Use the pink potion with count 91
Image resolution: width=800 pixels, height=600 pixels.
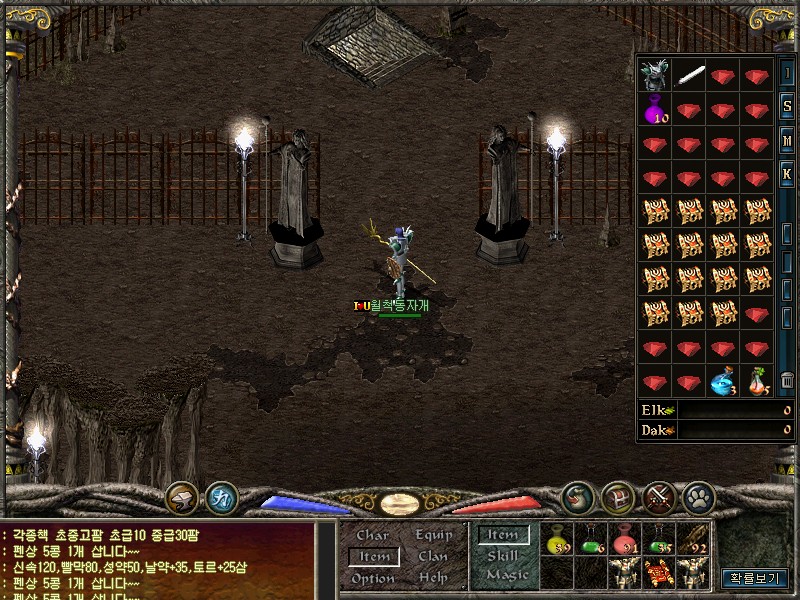coord(625,540)
